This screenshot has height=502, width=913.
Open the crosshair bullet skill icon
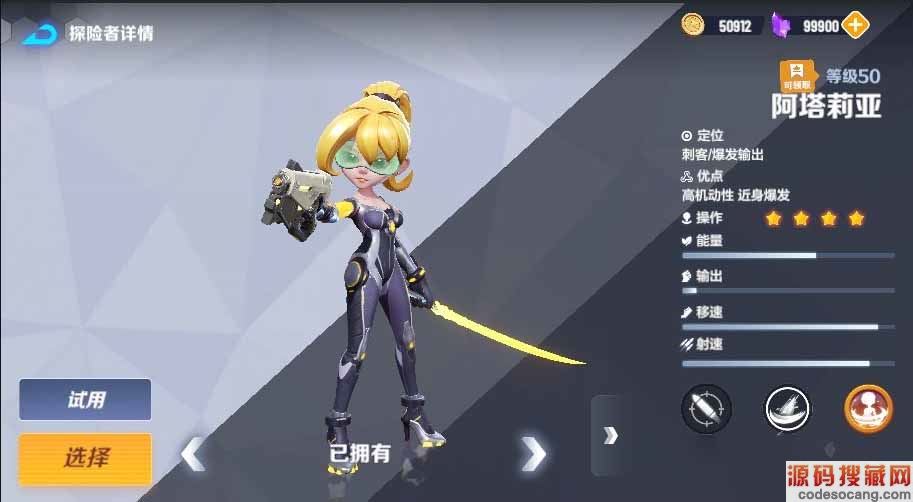(x=706, y=409)
